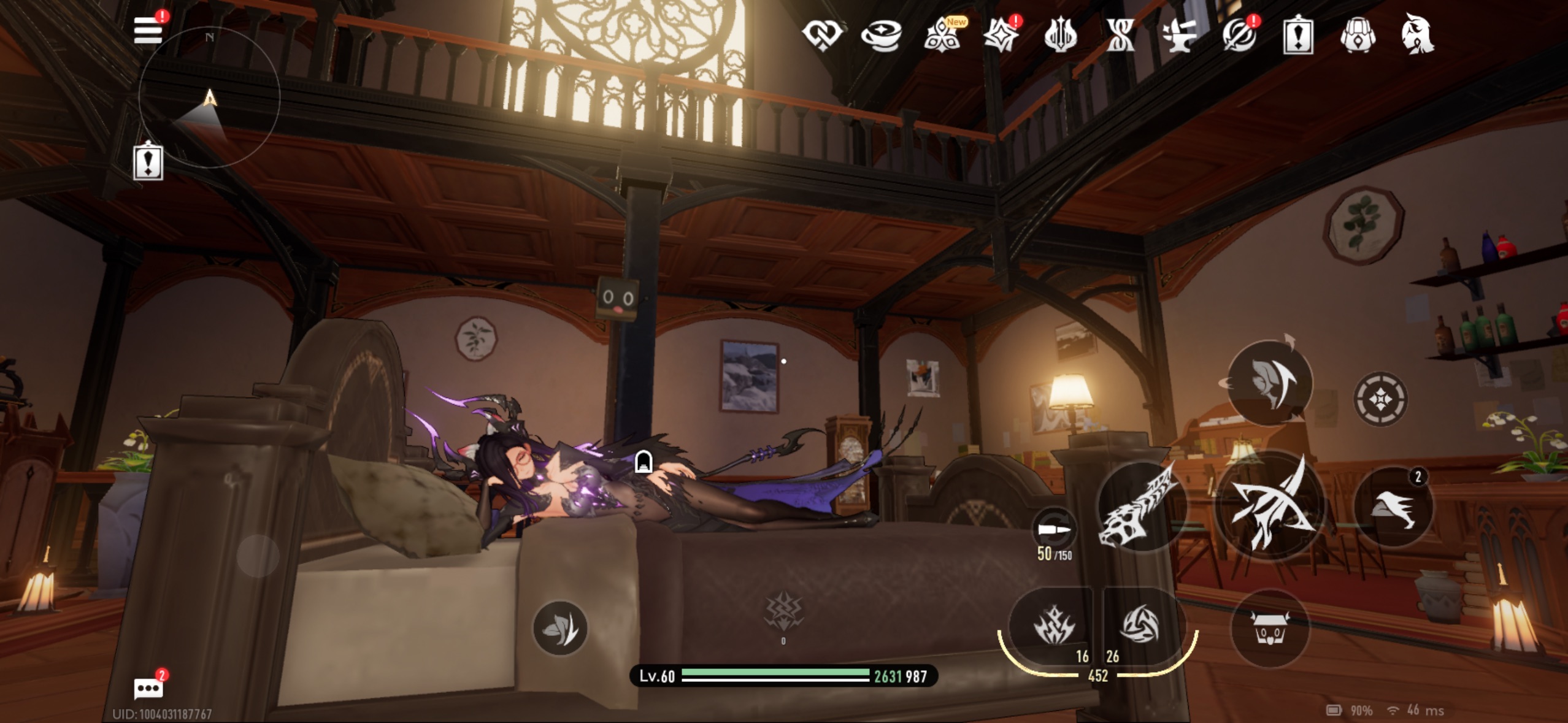Viewport: 1568px width, 723px height.
Task: Trigger the main melee attack button
Action: tap(1269, 505)
